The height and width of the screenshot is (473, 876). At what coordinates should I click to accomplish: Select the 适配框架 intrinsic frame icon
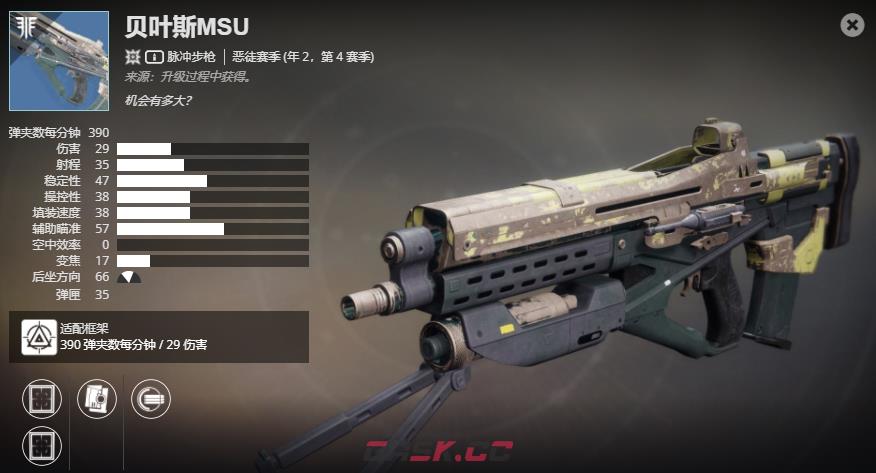pyautogui.click(x=40, y=338)
